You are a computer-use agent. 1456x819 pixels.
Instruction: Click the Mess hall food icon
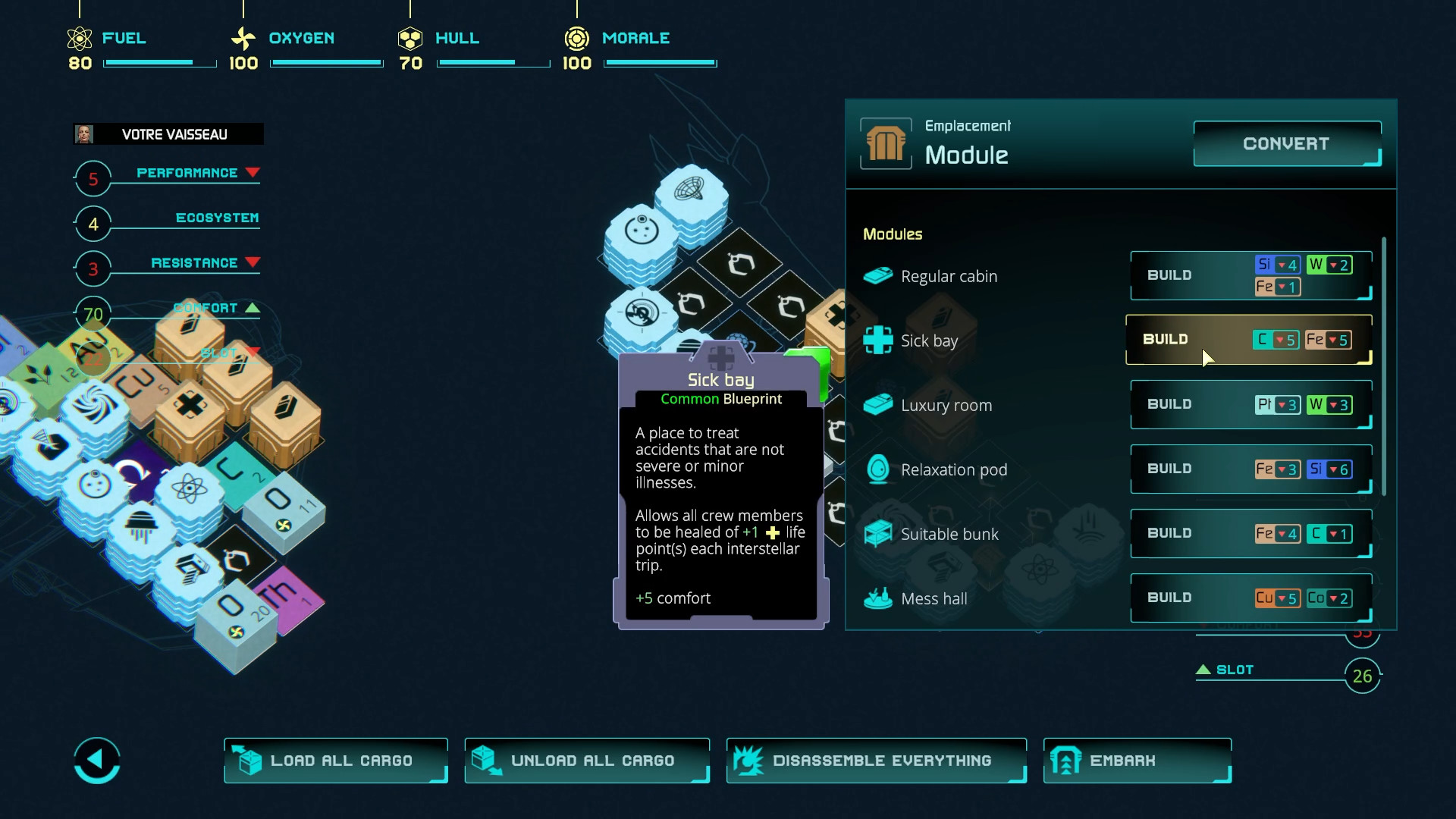tap(878, 598)
